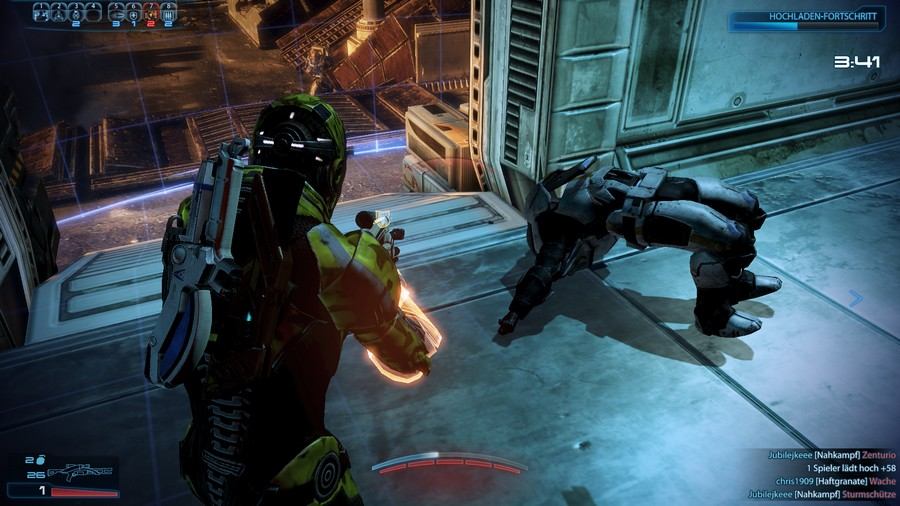This screenshot has height=506, width=900.
Task: Click the assault rifle weapon icon
Action: (x=80, y=473)
